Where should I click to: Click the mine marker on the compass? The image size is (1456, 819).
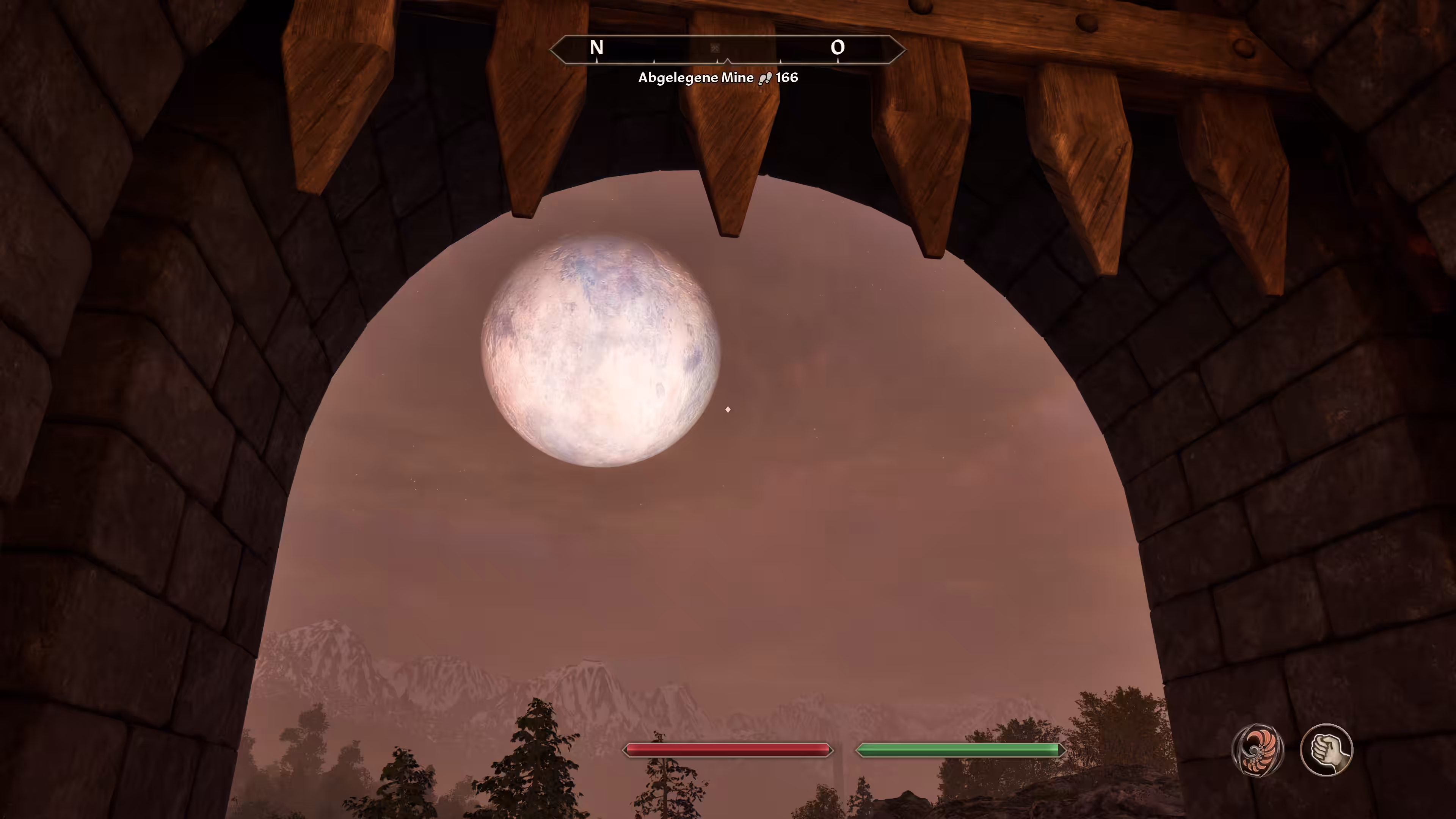point(714,49)
